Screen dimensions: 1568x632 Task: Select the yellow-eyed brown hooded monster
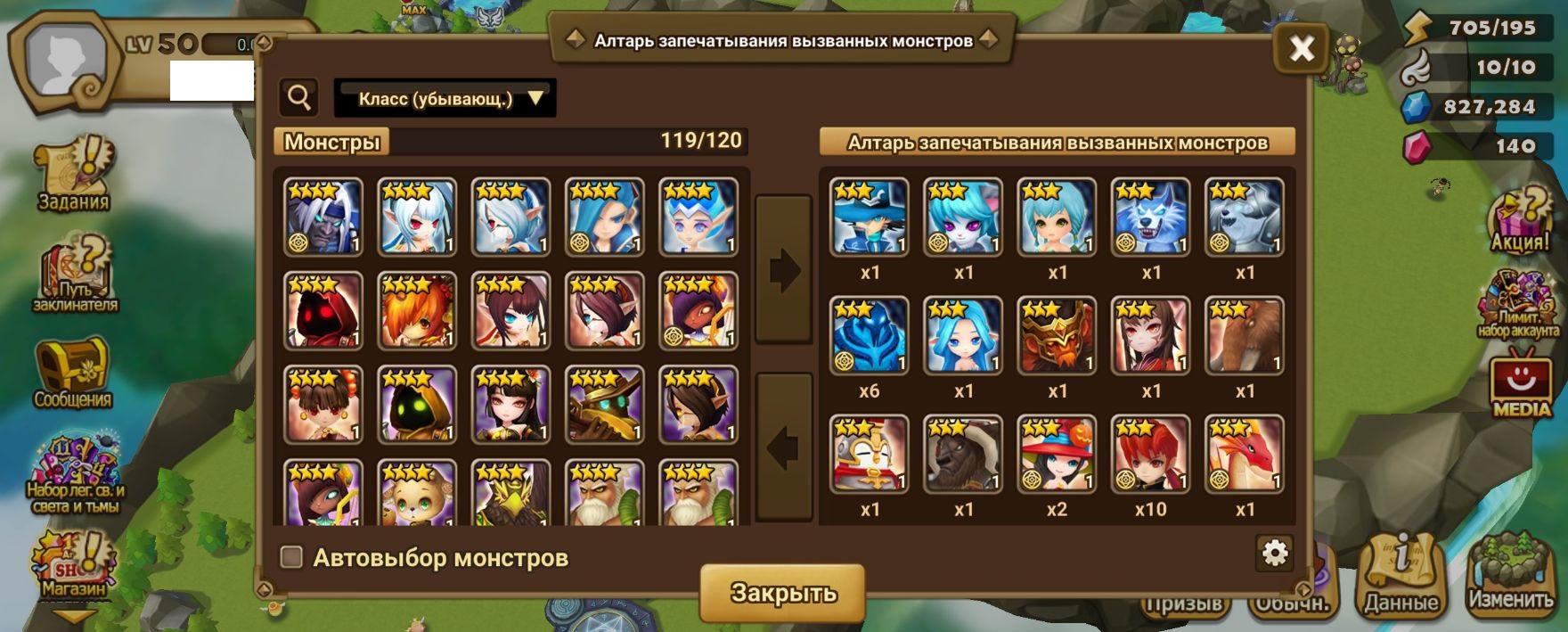click(x=417, y=405)
